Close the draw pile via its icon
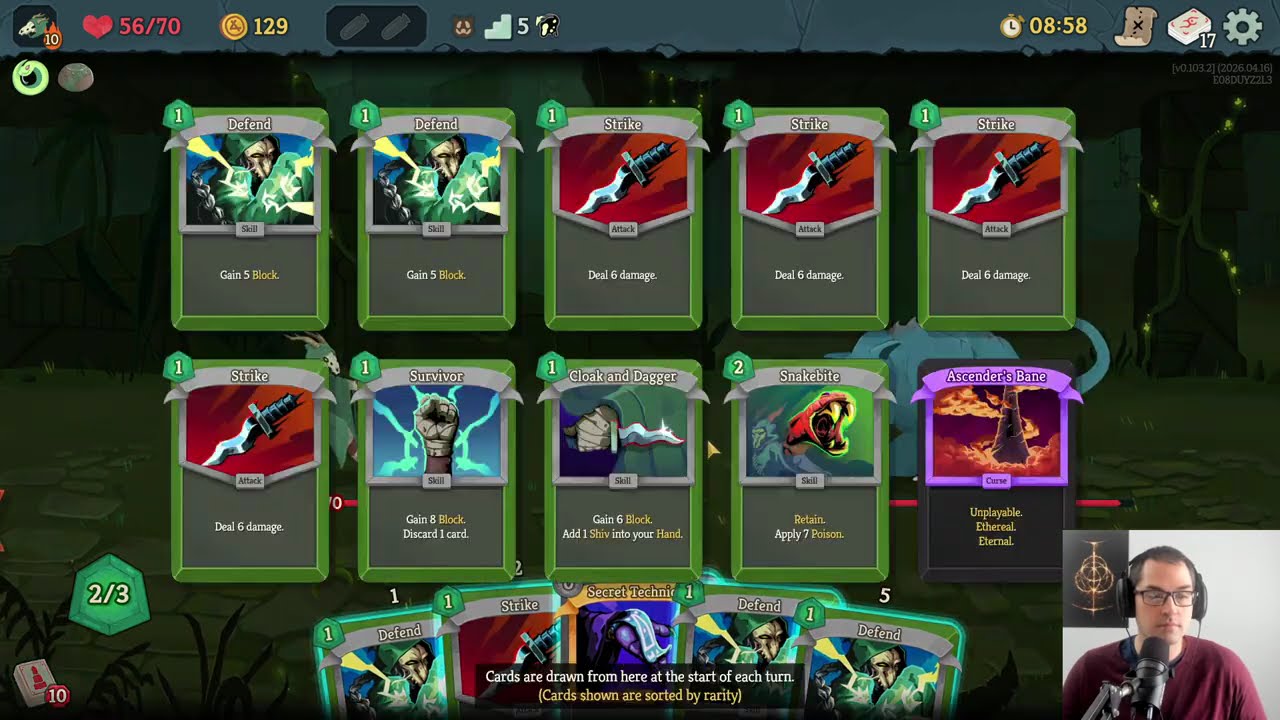1280x720 pixels. [37, 685]
